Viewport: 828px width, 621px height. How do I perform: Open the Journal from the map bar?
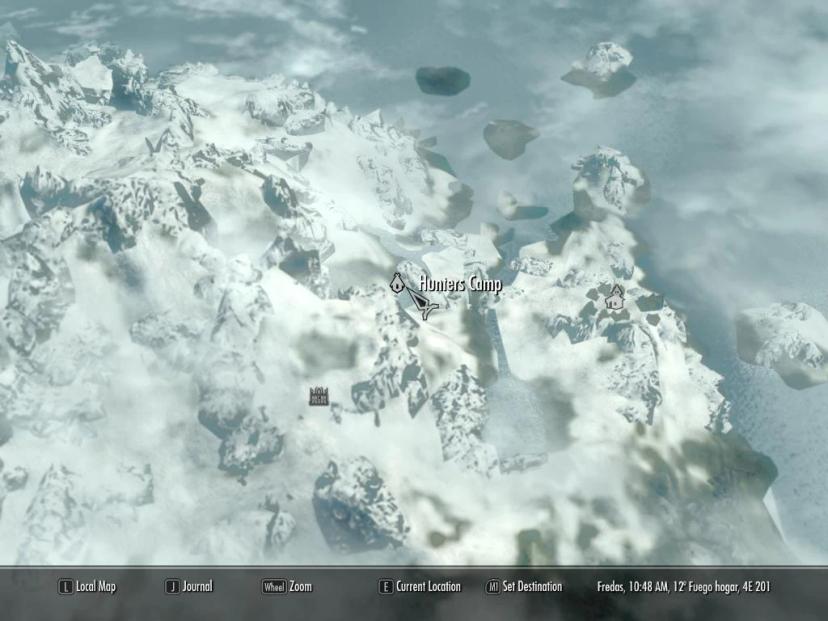coord(189,587)
